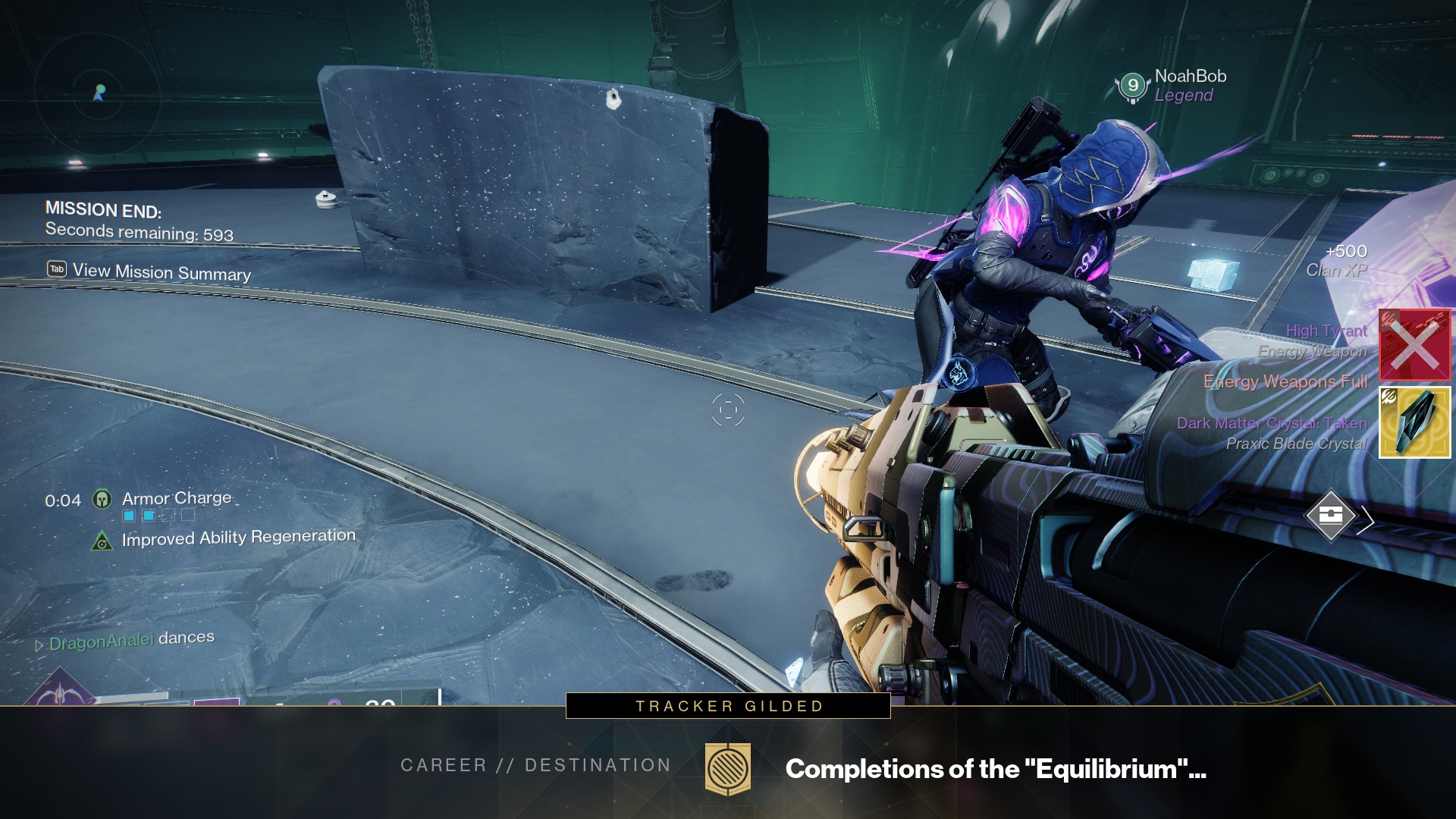Screen dimensions: 1456x819
Task: Click the diamond loot-feed icon
Action: [1331, 516]
